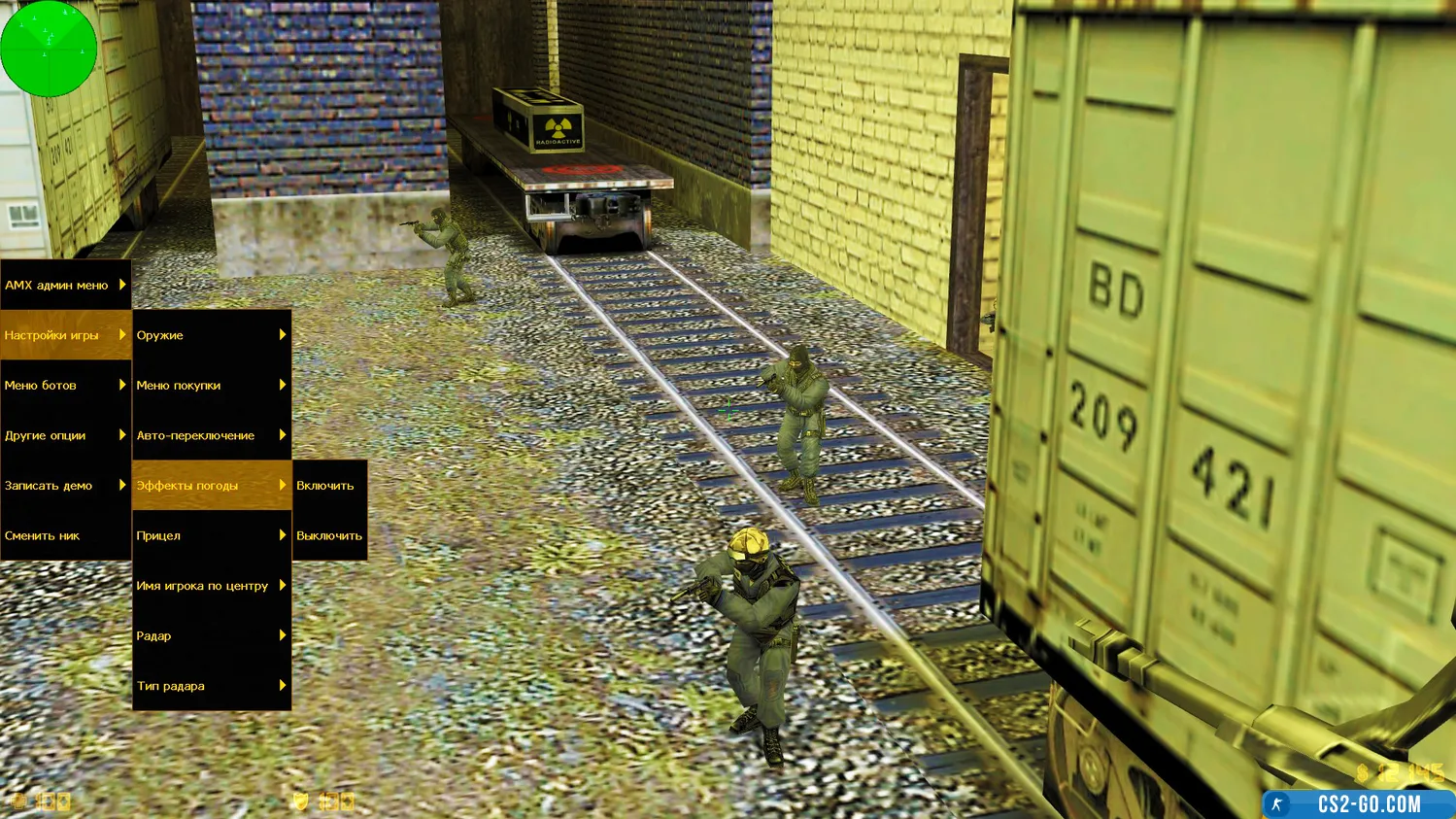The image size is (1456, 819).
Task: Choose Выключить for weather effects
Action: tap(329, 535)
